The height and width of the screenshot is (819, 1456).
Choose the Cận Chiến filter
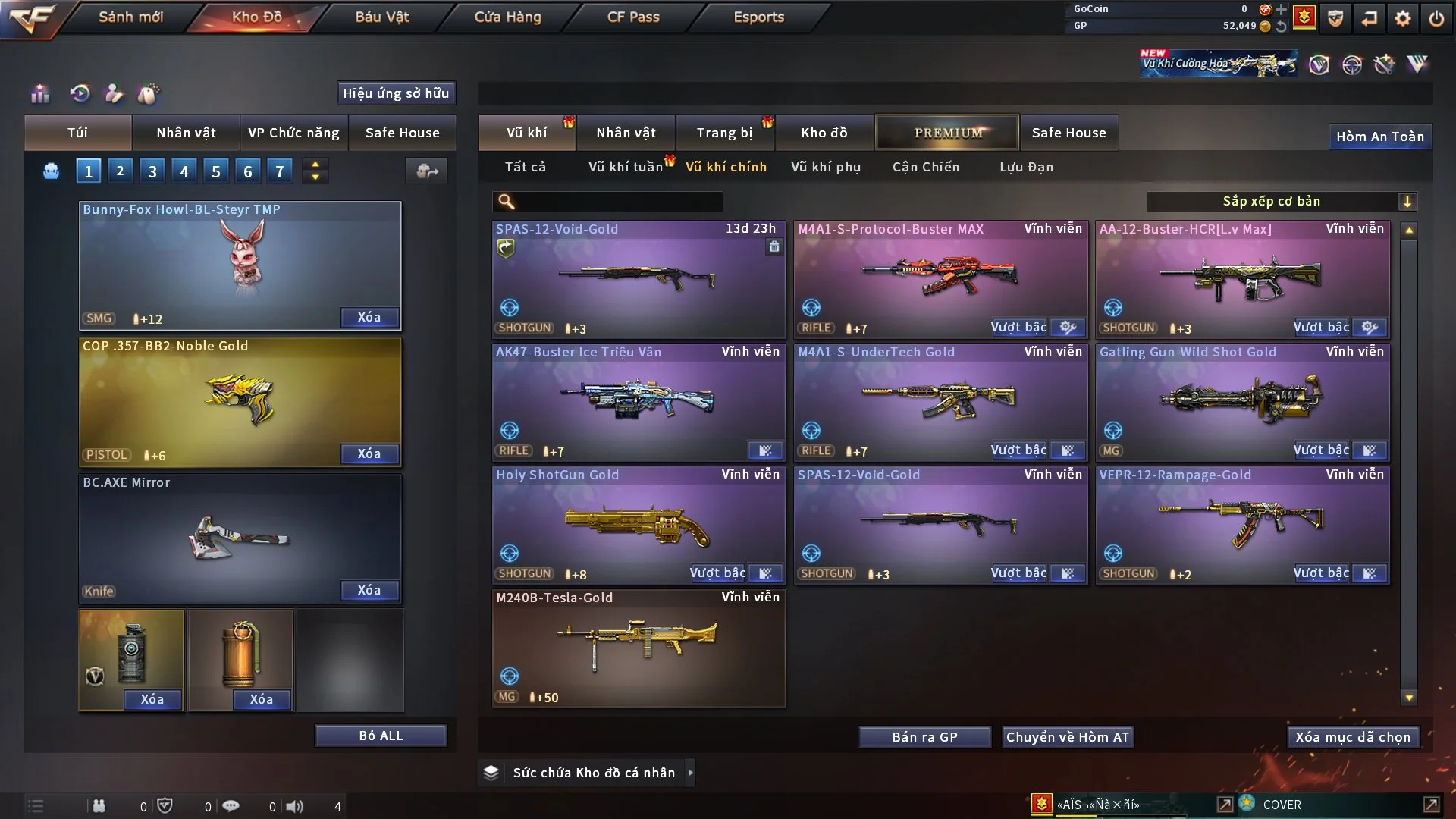coord(925,167)
